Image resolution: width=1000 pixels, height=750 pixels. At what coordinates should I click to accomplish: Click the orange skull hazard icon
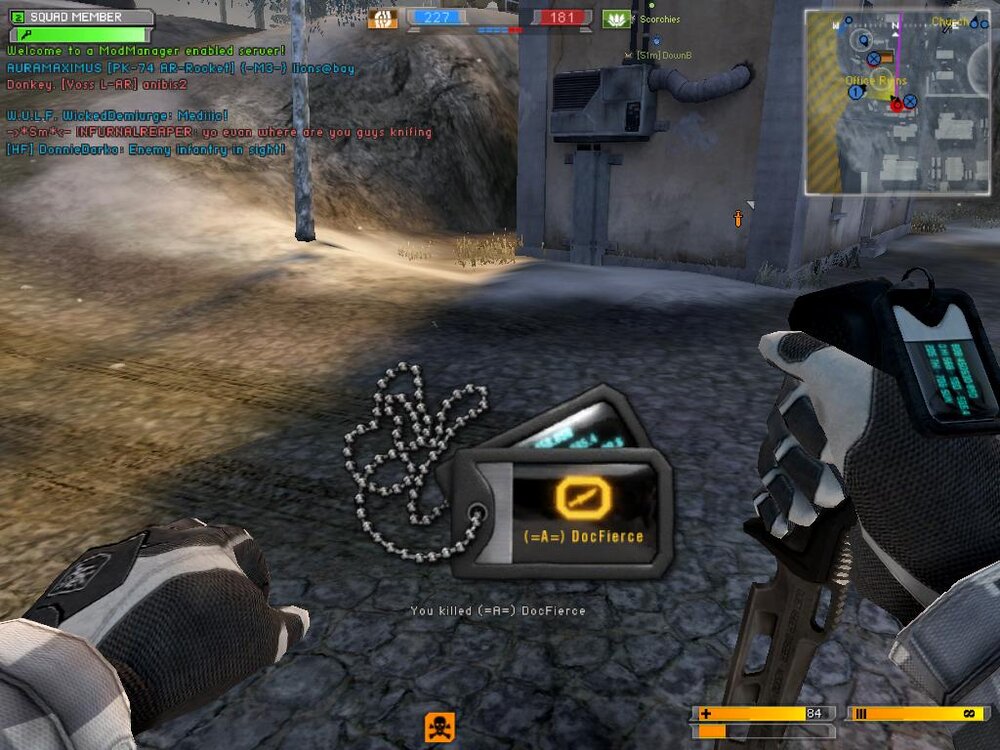click(439, 725)
